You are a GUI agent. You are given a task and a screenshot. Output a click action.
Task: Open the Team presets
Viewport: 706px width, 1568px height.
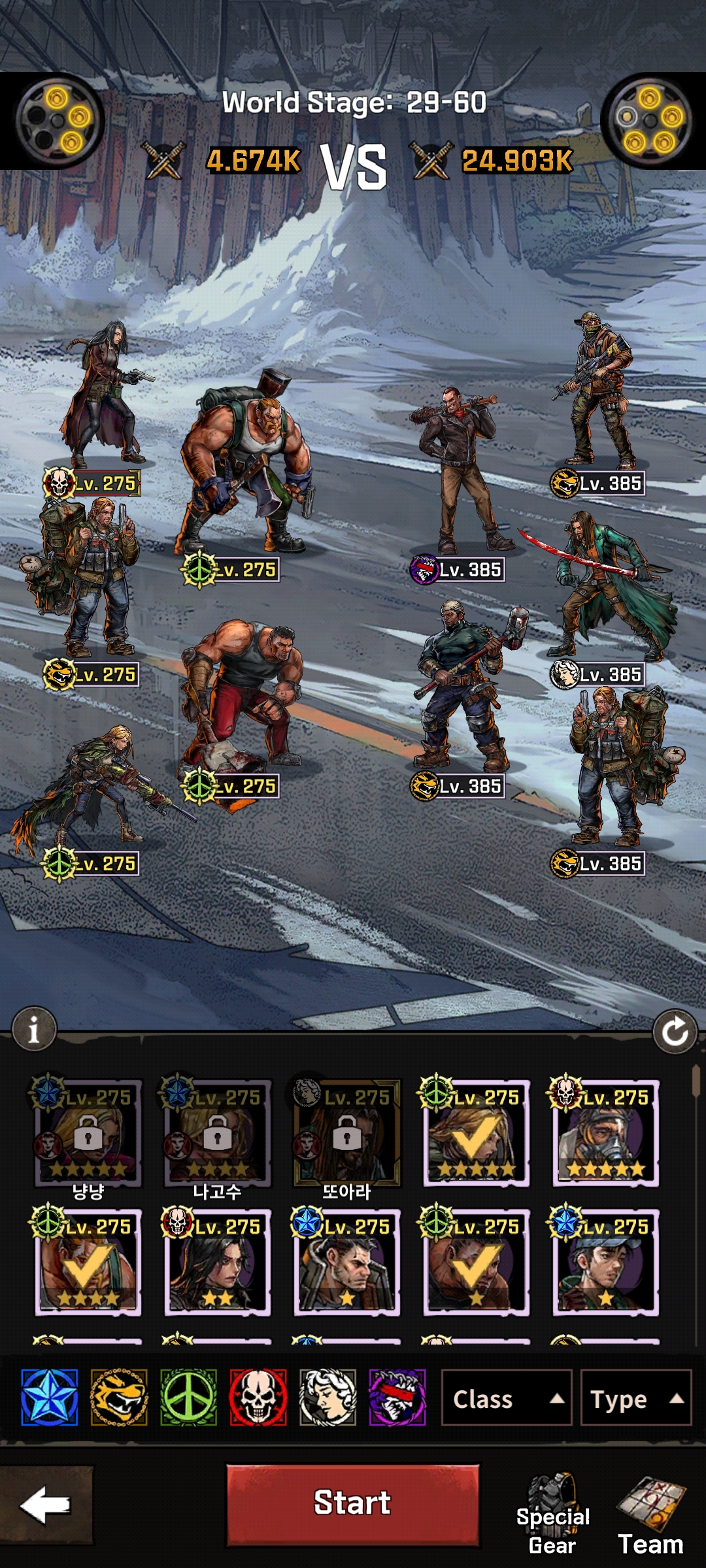[651, 1514]
